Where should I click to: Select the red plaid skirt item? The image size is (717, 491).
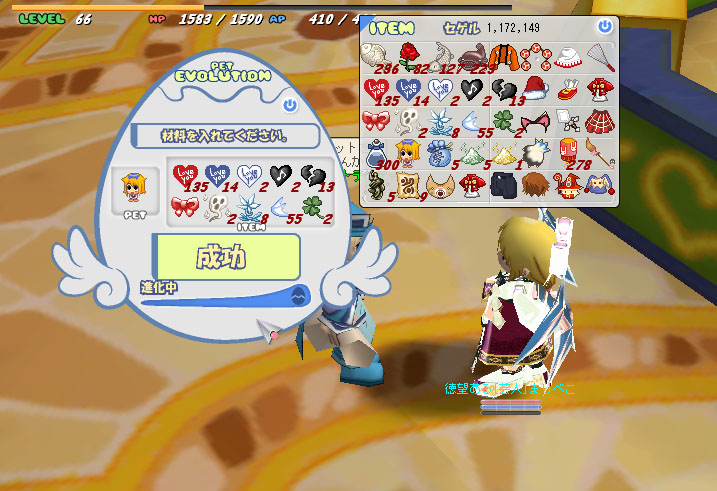598,121
